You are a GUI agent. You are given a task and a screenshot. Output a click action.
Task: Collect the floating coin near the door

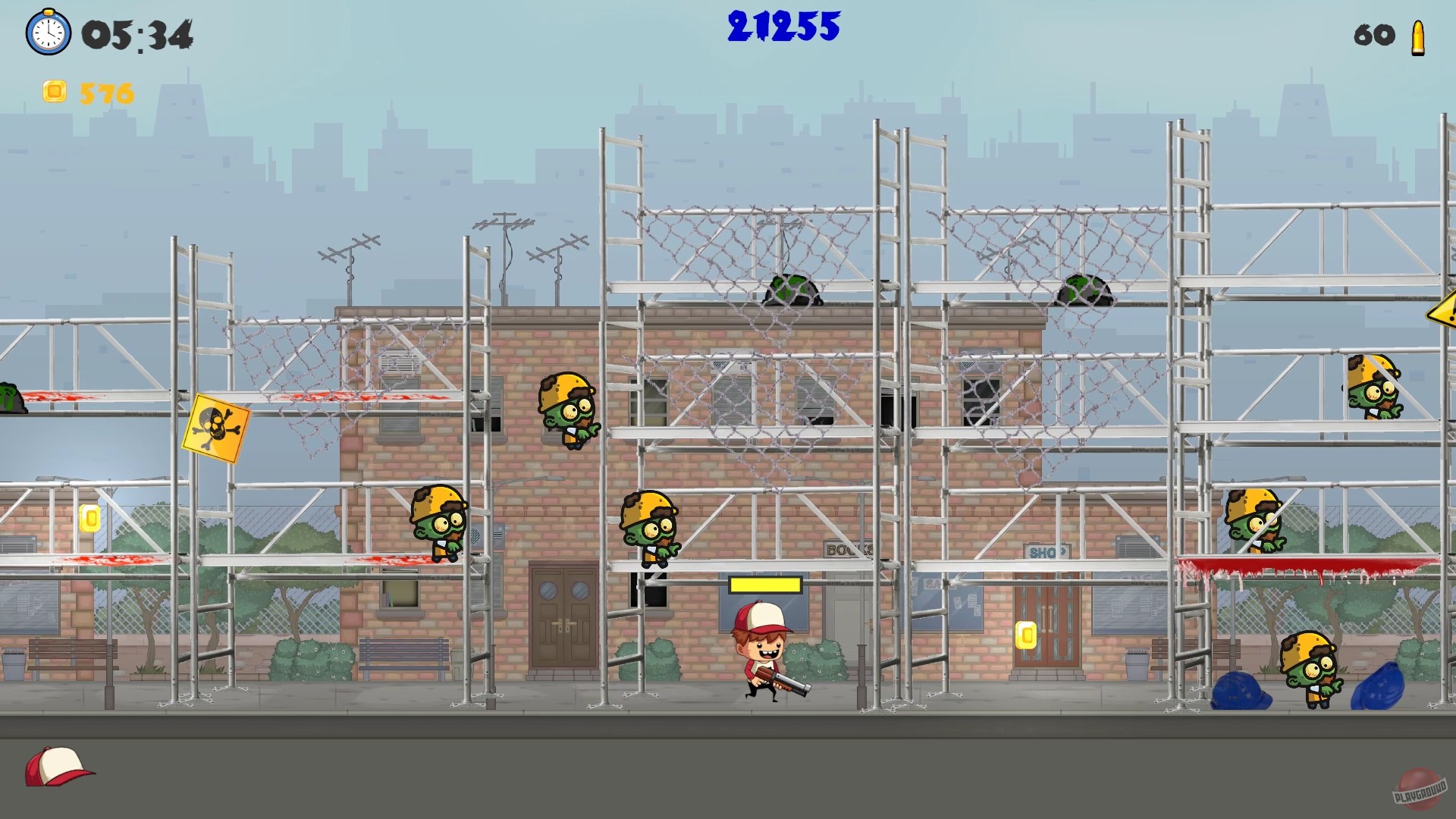coord(1025,635)
